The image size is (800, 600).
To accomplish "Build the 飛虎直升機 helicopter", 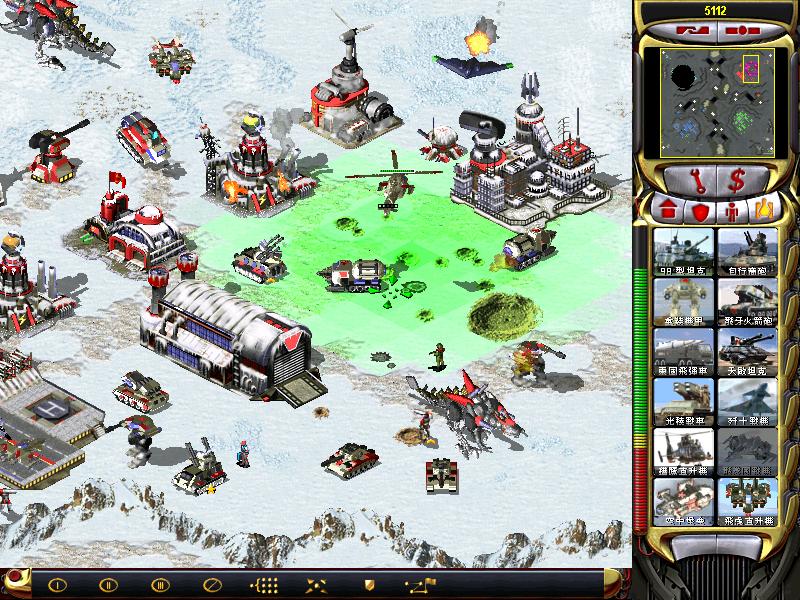I will [x=747, y=500].
